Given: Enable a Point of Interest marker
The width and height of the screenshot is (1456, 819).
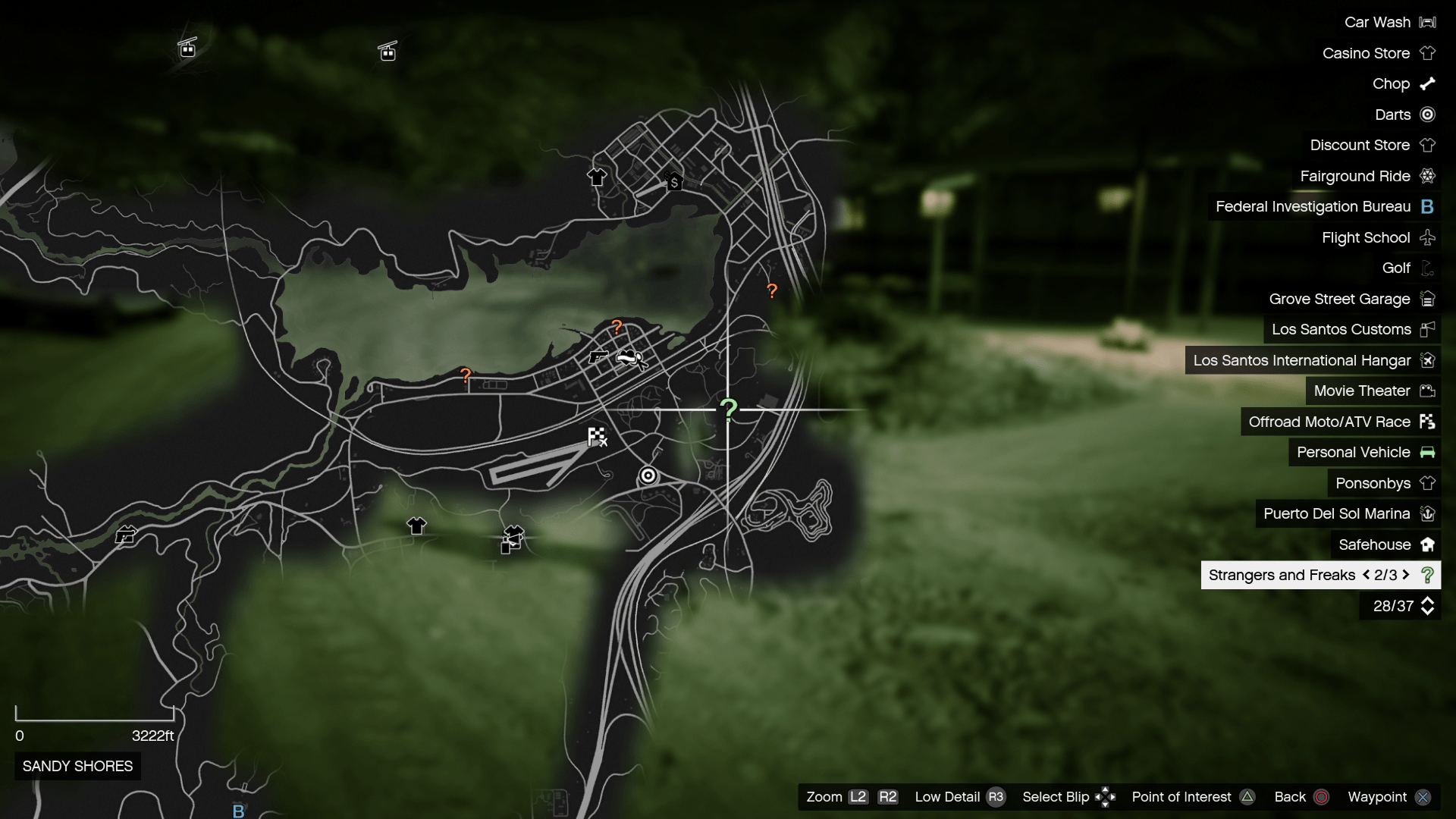Looking at the screenshot, I should 1247,797.
